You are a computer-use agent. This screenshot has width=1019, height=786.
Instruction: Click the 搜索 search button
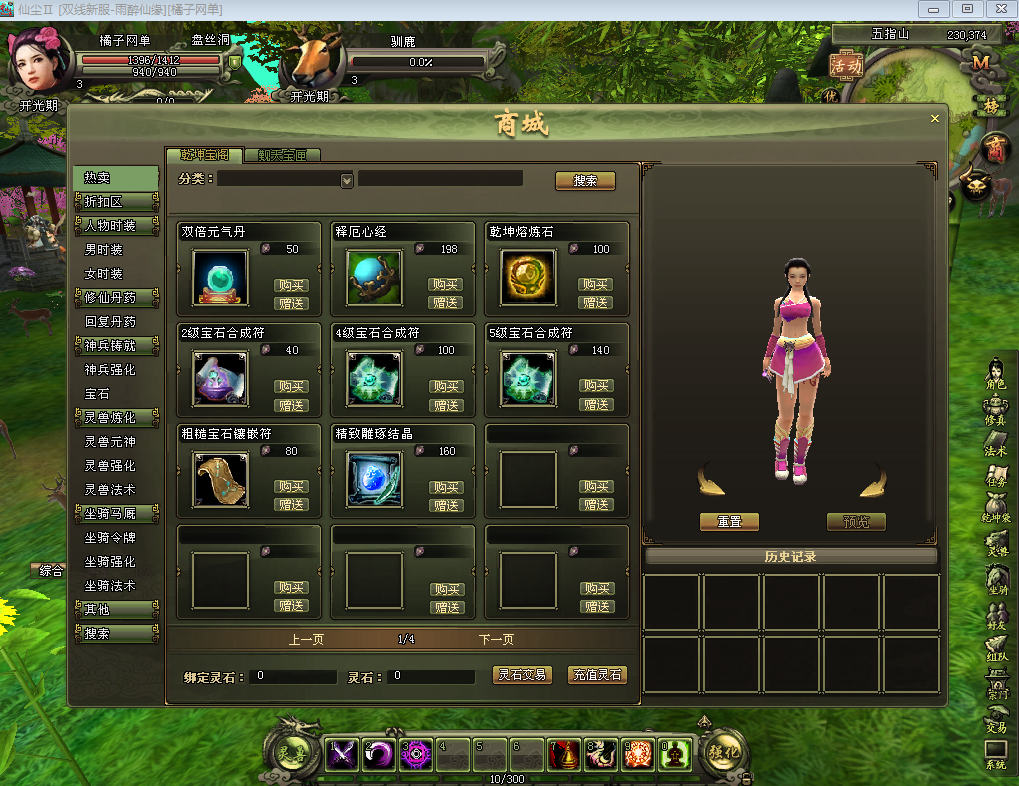click(x=585, y=181)
